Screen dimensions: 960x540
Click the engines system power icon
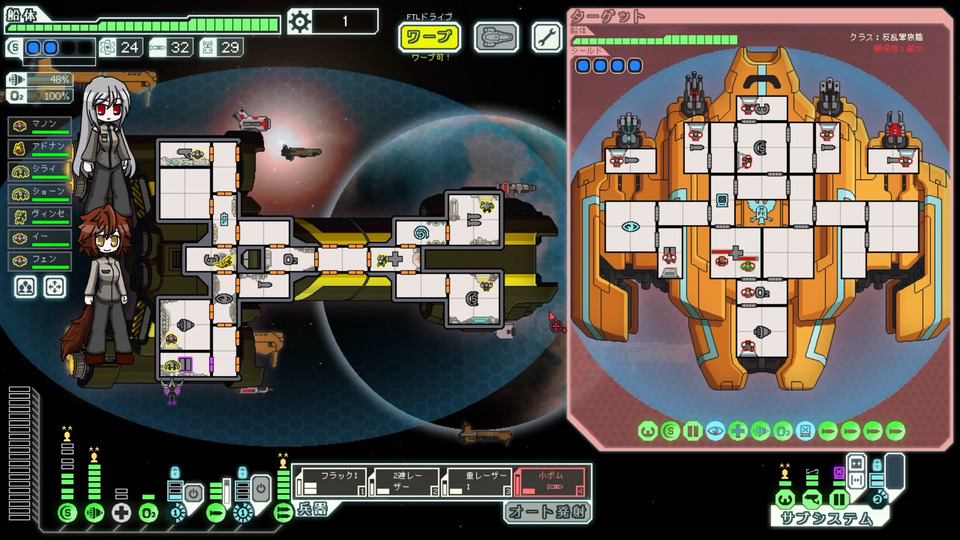[x=95, y=514]
